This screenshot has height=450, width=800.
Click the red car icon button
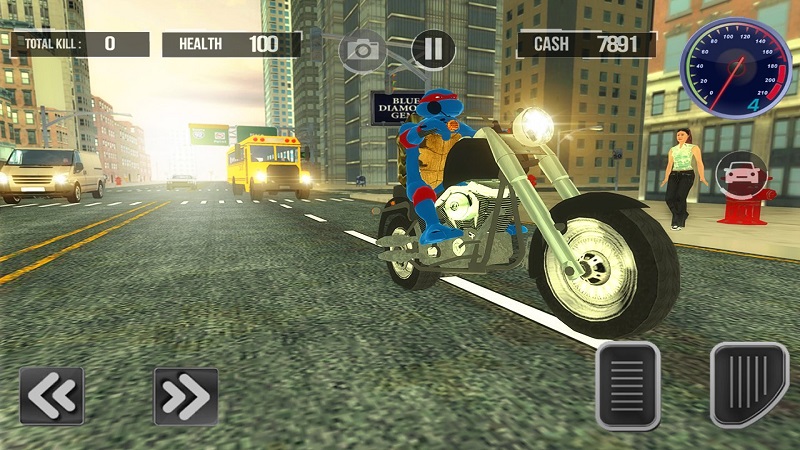coord(739,173)
